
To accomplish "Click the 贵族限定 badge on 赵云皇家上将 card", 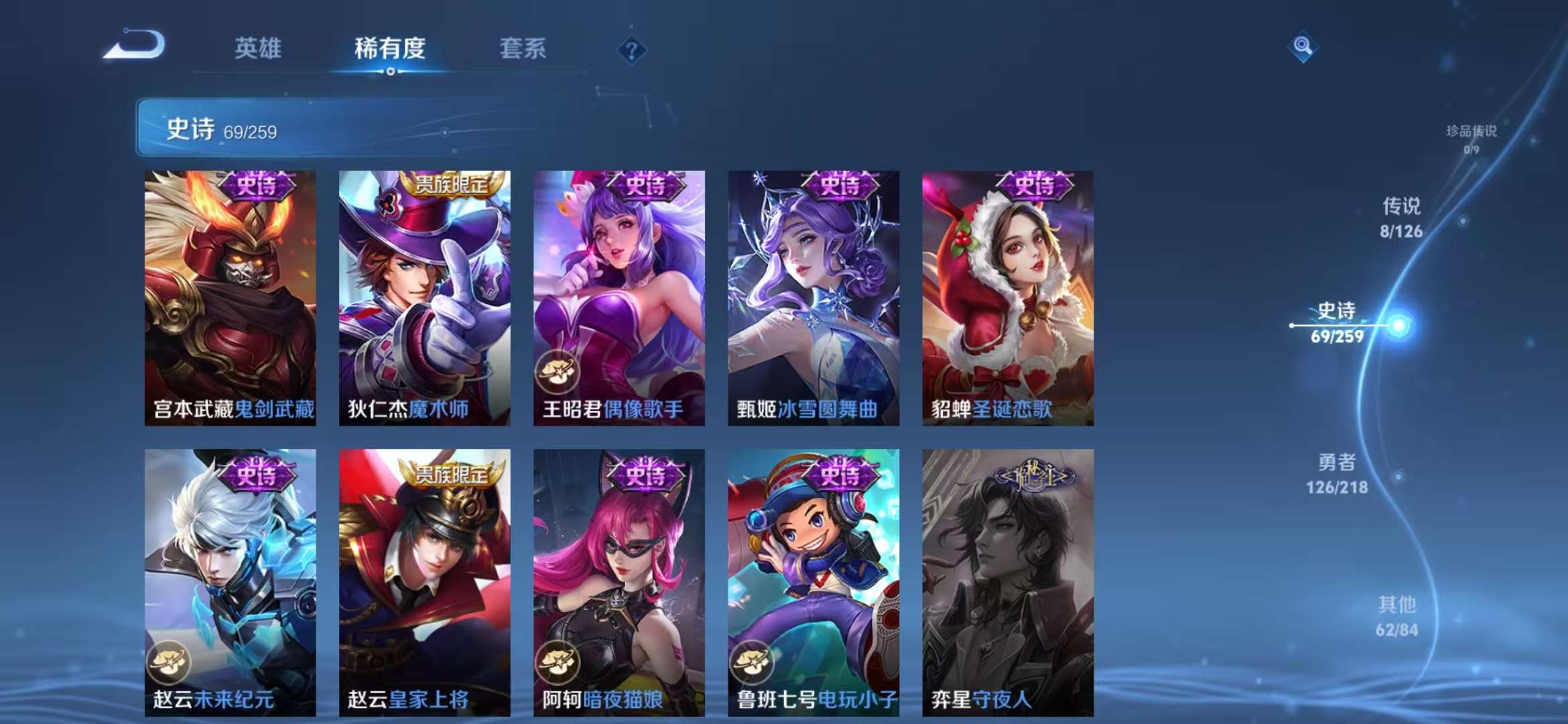I will pyautogui.click(x=451, y=475).
